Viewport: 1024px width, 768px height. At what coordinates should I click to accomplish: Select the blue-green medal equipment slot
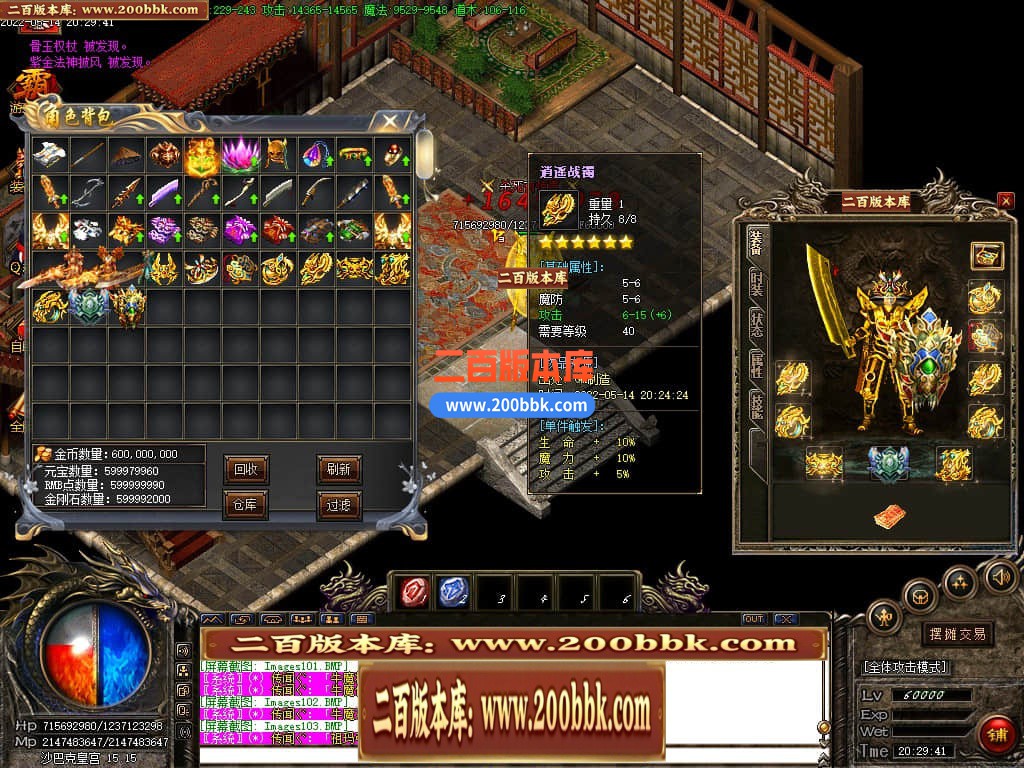(887, 463)
